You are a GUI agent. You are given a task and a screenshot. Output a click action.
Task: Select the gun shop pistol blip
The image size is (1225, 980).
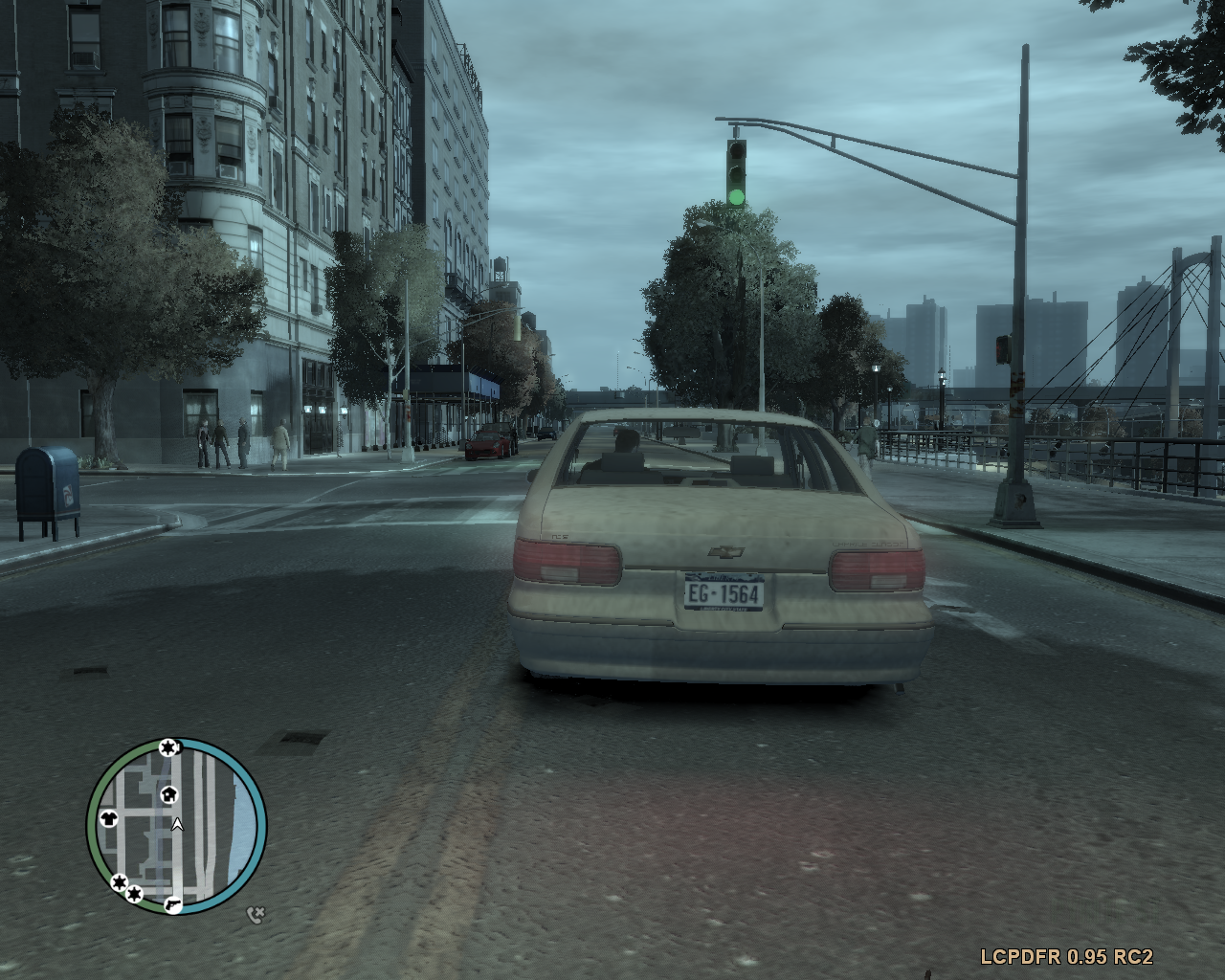click(x=172, y=903)
